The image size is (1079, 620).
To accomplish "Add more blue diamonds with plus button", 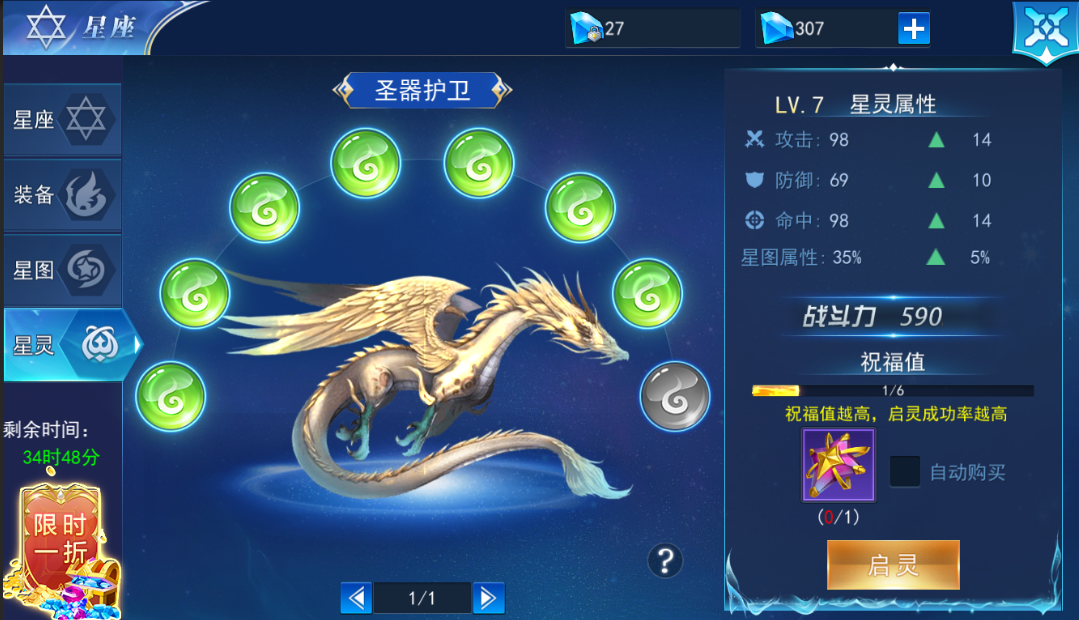I will coord(914,29).
